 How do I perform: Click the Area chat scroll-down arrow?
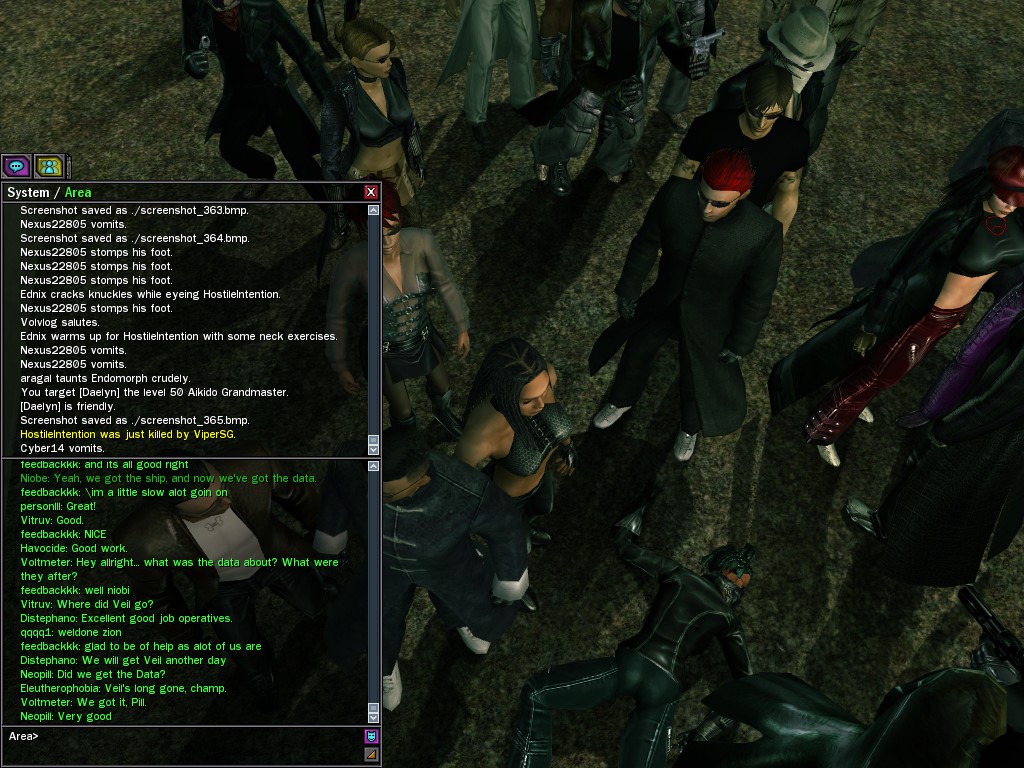[x=374, y=717]
